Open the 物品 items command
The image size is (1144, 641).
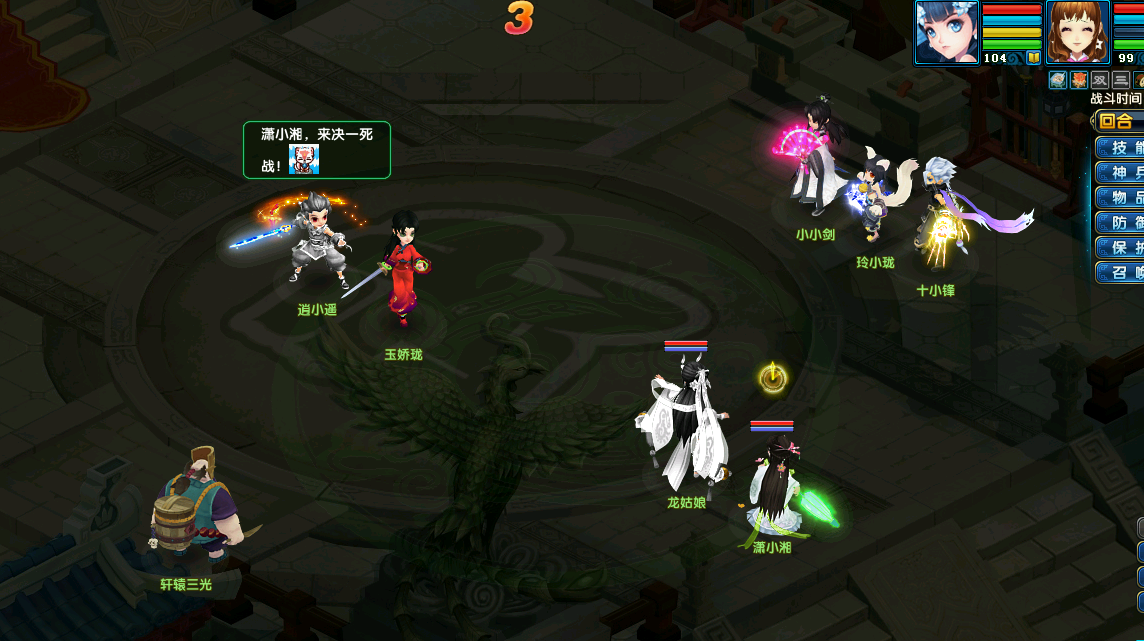[1122, 198]
